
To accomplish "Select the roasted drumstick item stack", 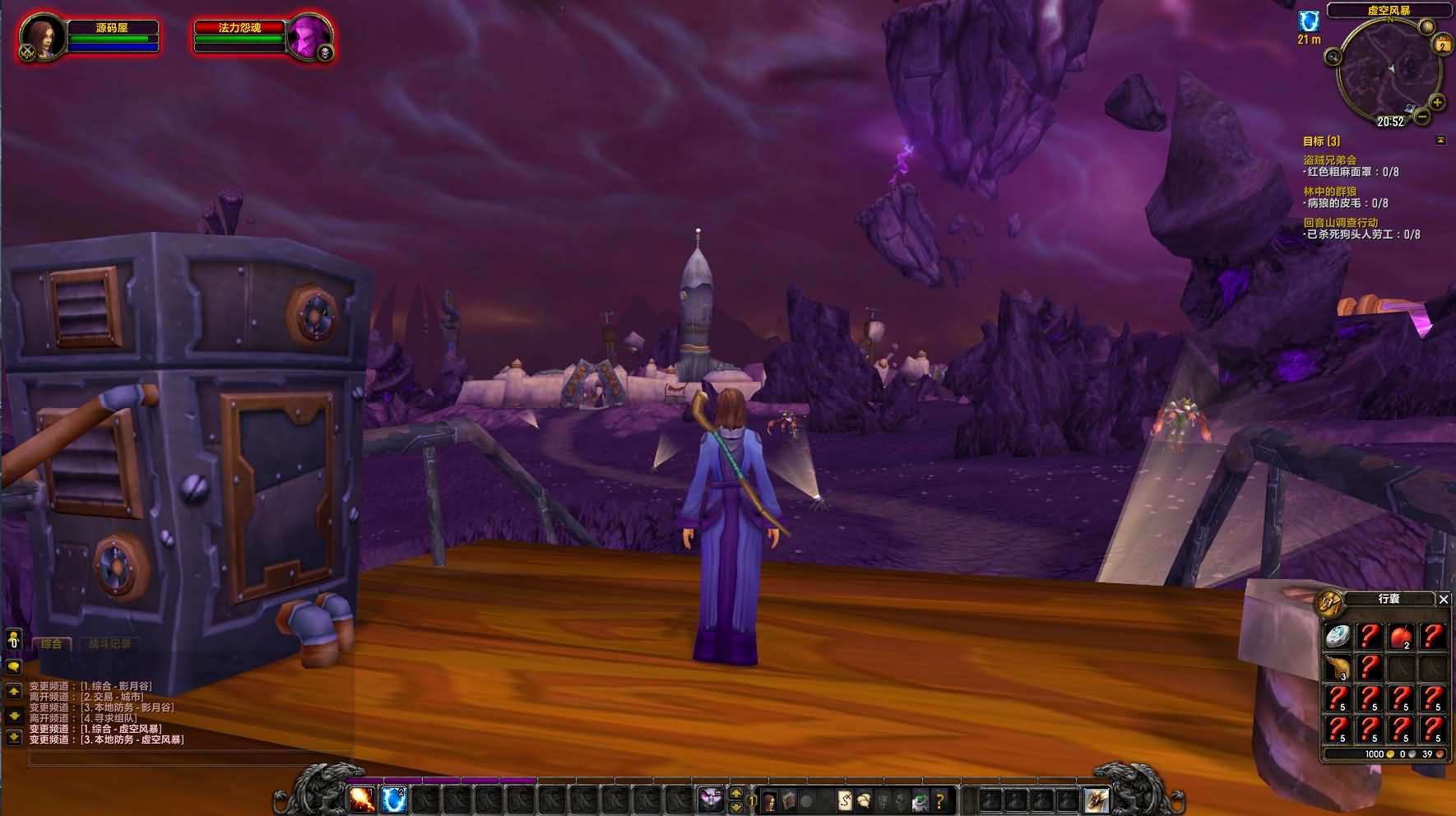I will pyautogui.click(x=1338, y=667).
